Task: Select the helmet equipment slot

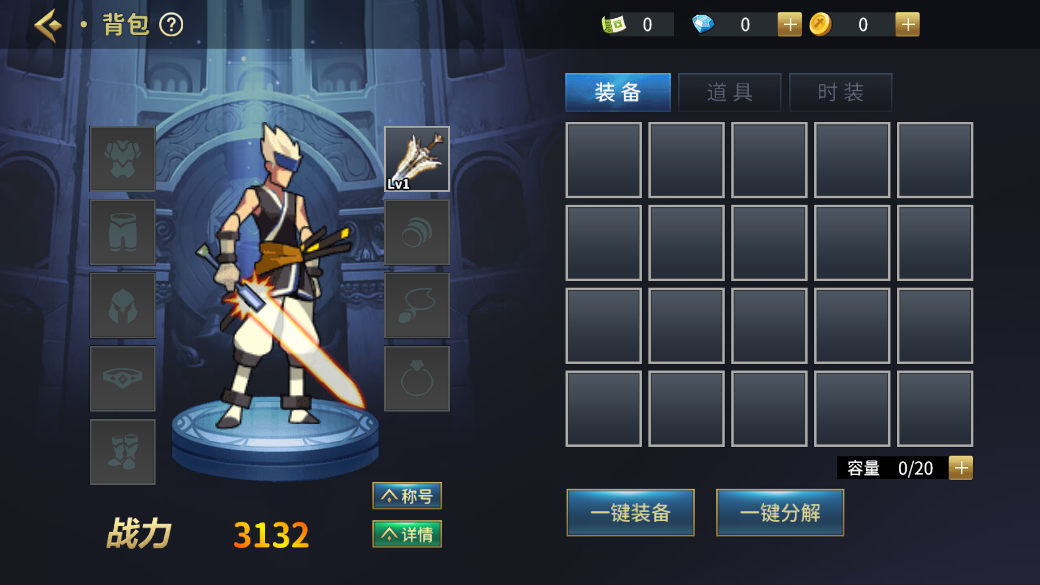Action: click(x=123, y=305)
